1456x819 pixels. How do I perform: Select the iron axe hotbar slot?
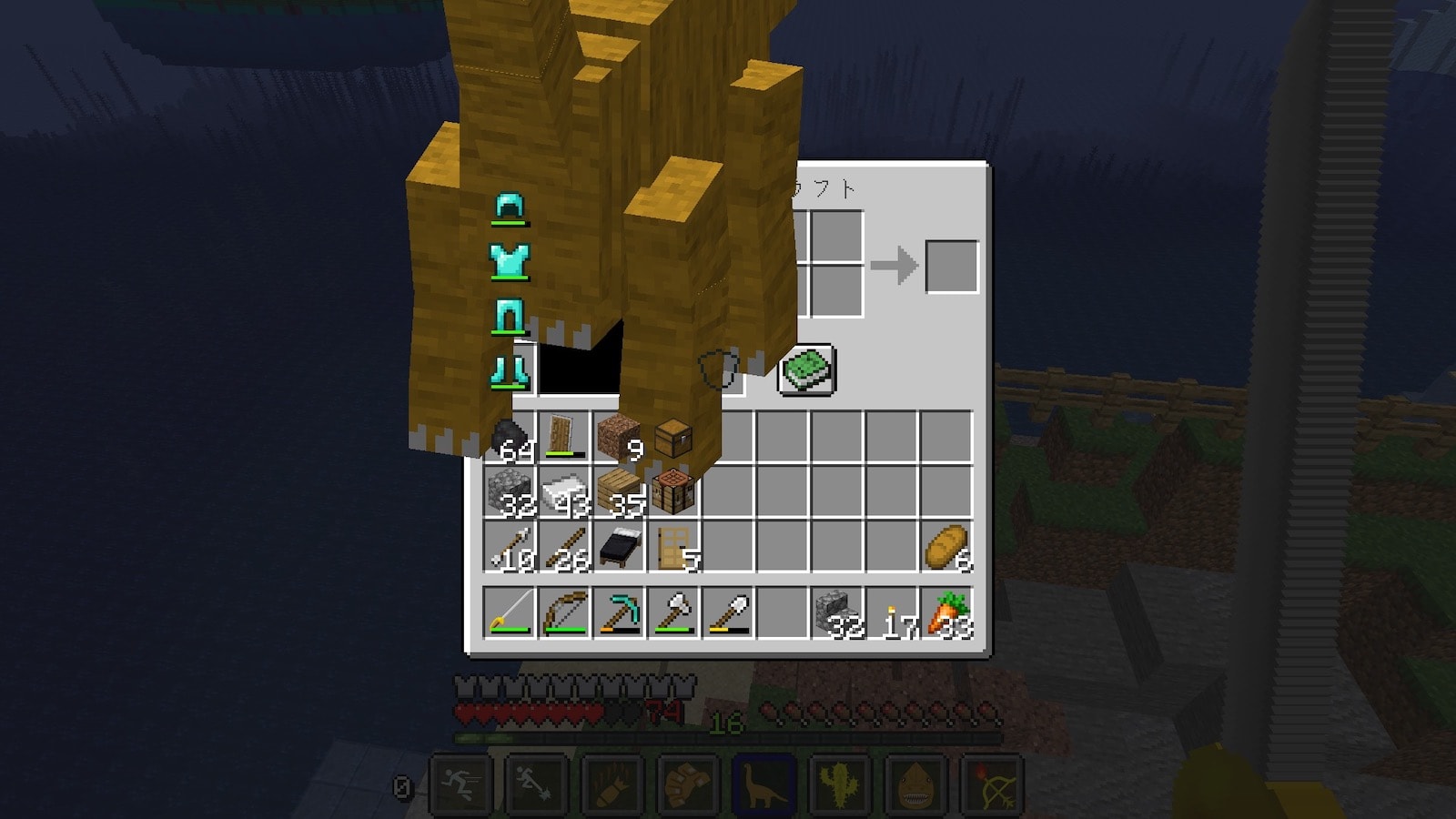coord(673,612)
